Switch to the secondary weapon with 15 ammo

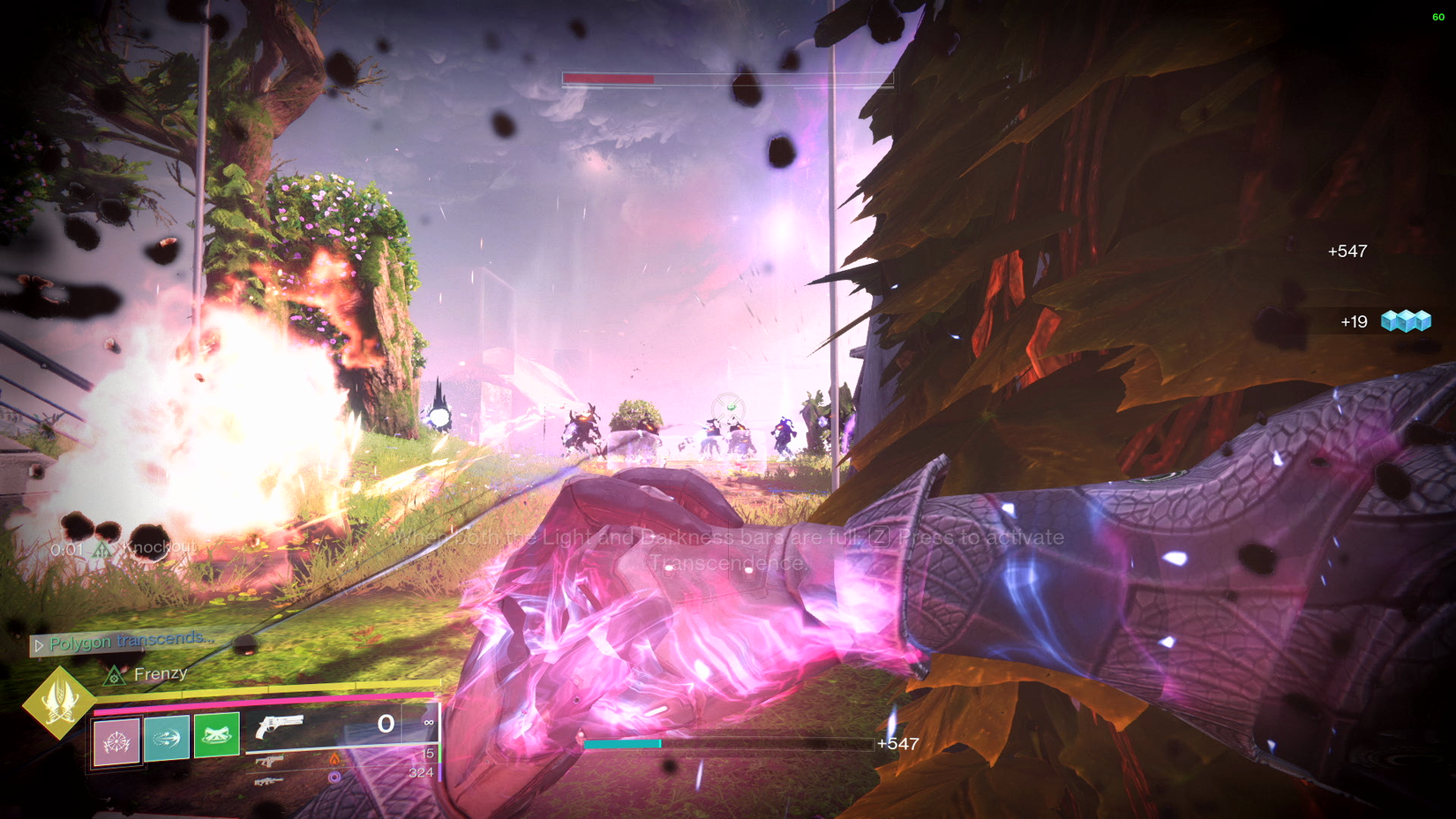click(271, 760)
